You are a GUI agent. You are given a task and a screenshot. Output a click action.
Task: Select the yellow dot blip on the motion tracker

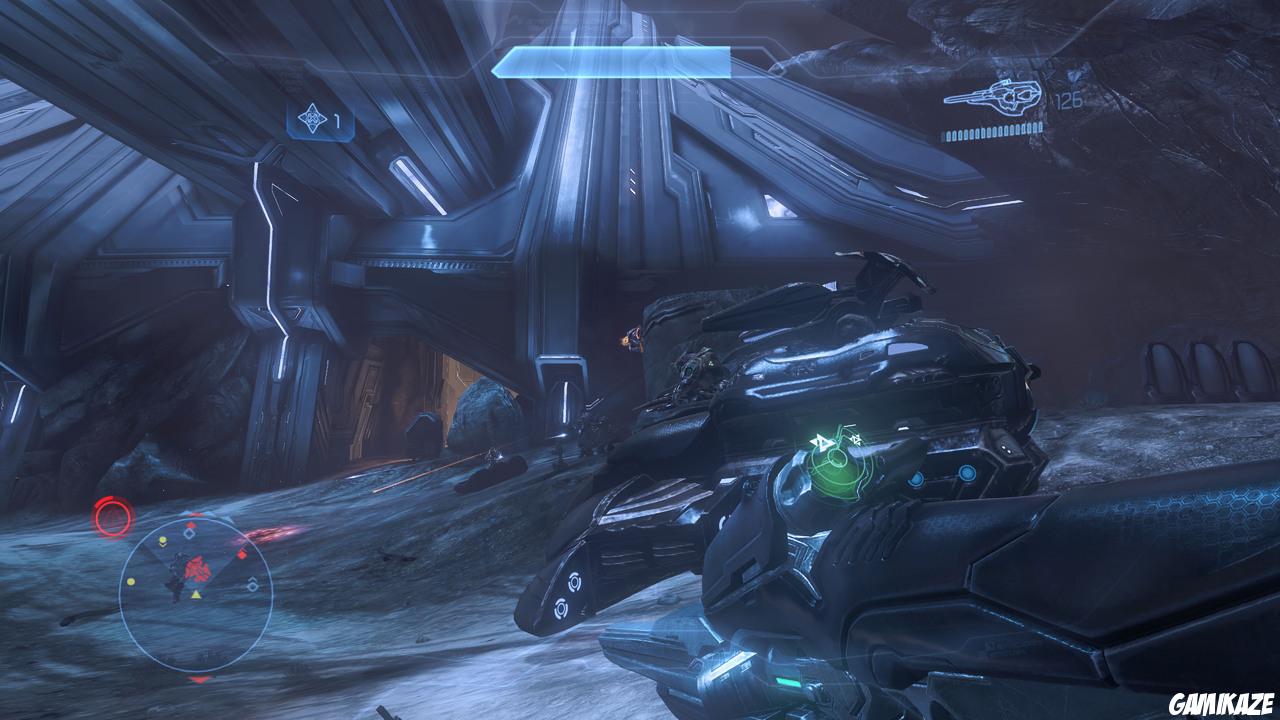131,581
